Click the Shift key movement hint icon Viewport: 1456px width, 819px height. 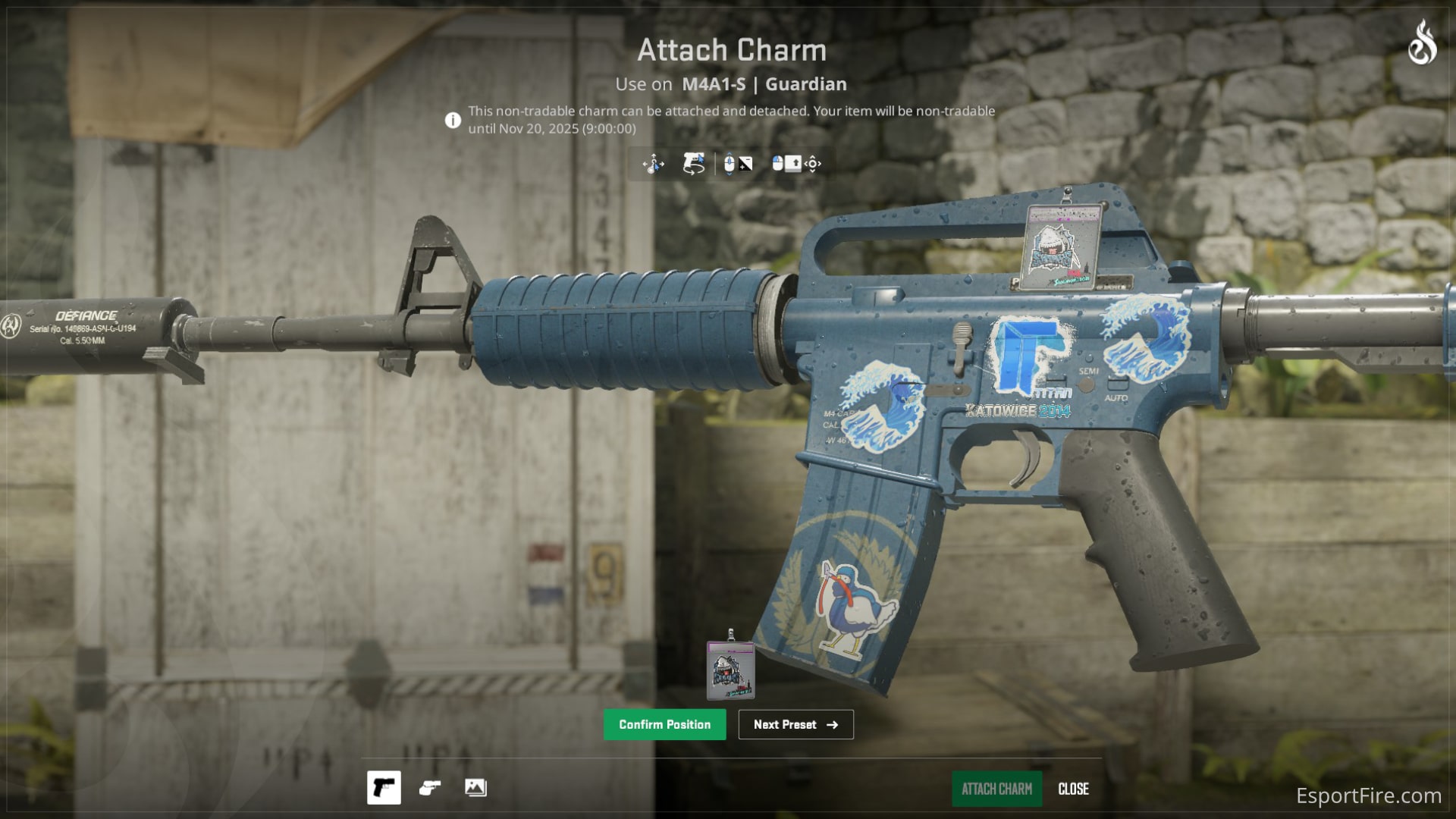tap(792, 164)
